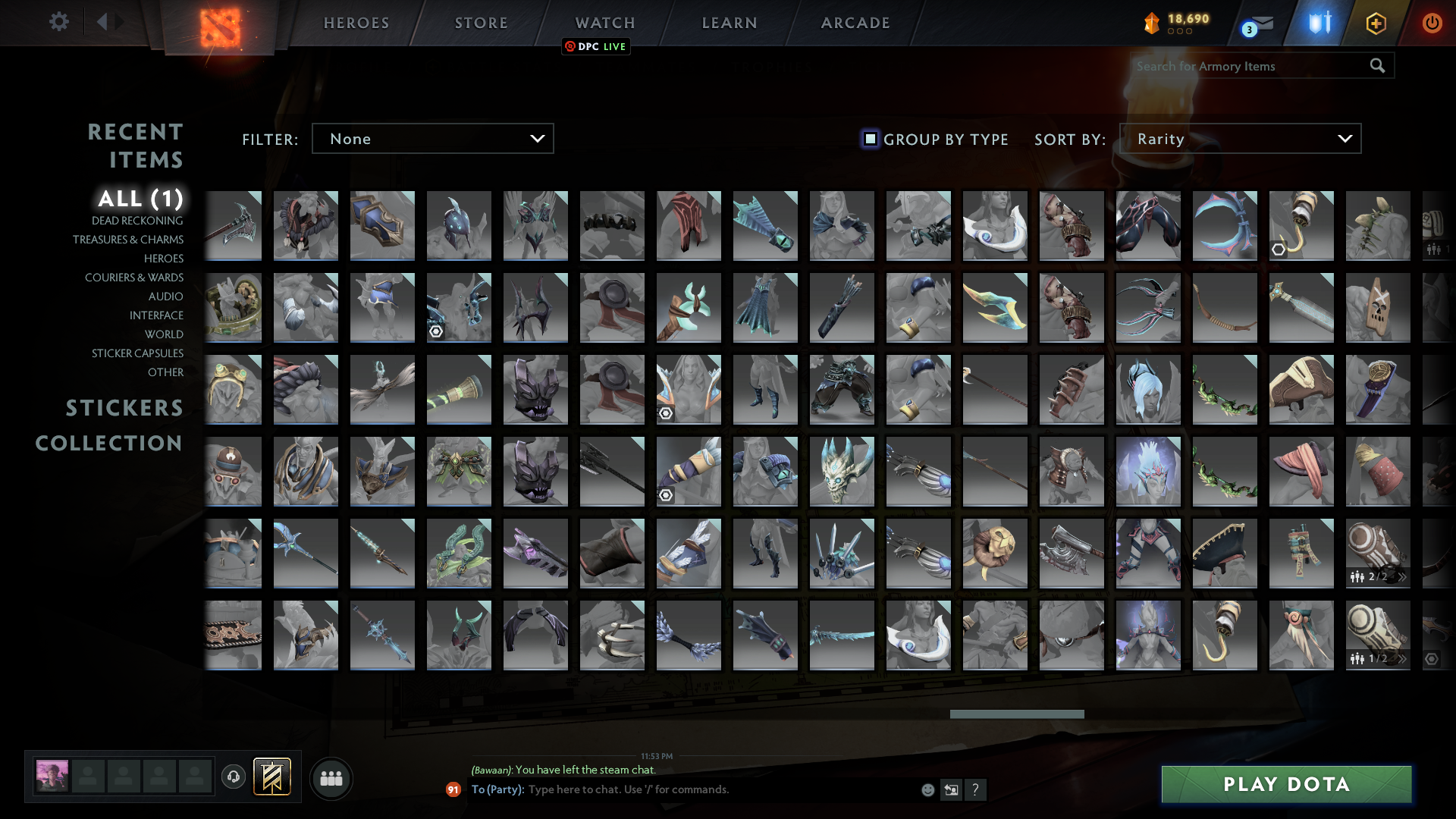Open the settings gear icon
1456x819 pixels.
tap(59, 22)
